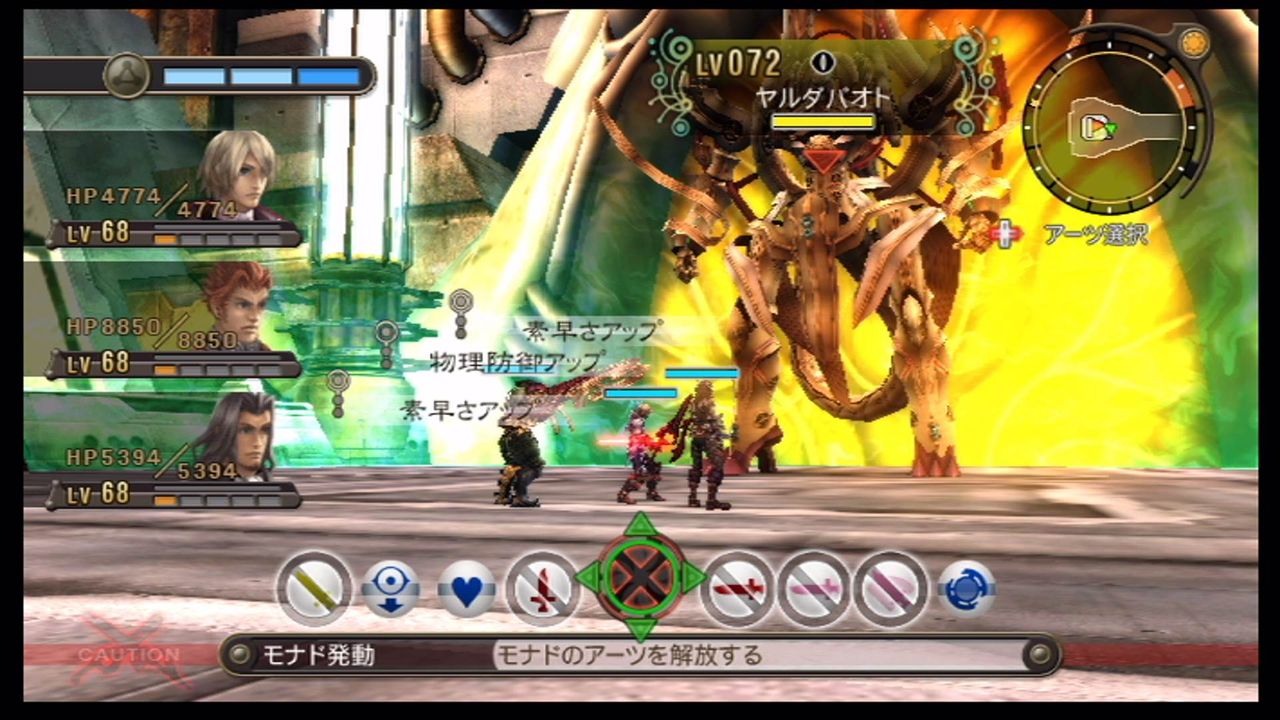Toggle the 物理防御アップ buff icon
Screen dimensions: 1280x720
385,330
